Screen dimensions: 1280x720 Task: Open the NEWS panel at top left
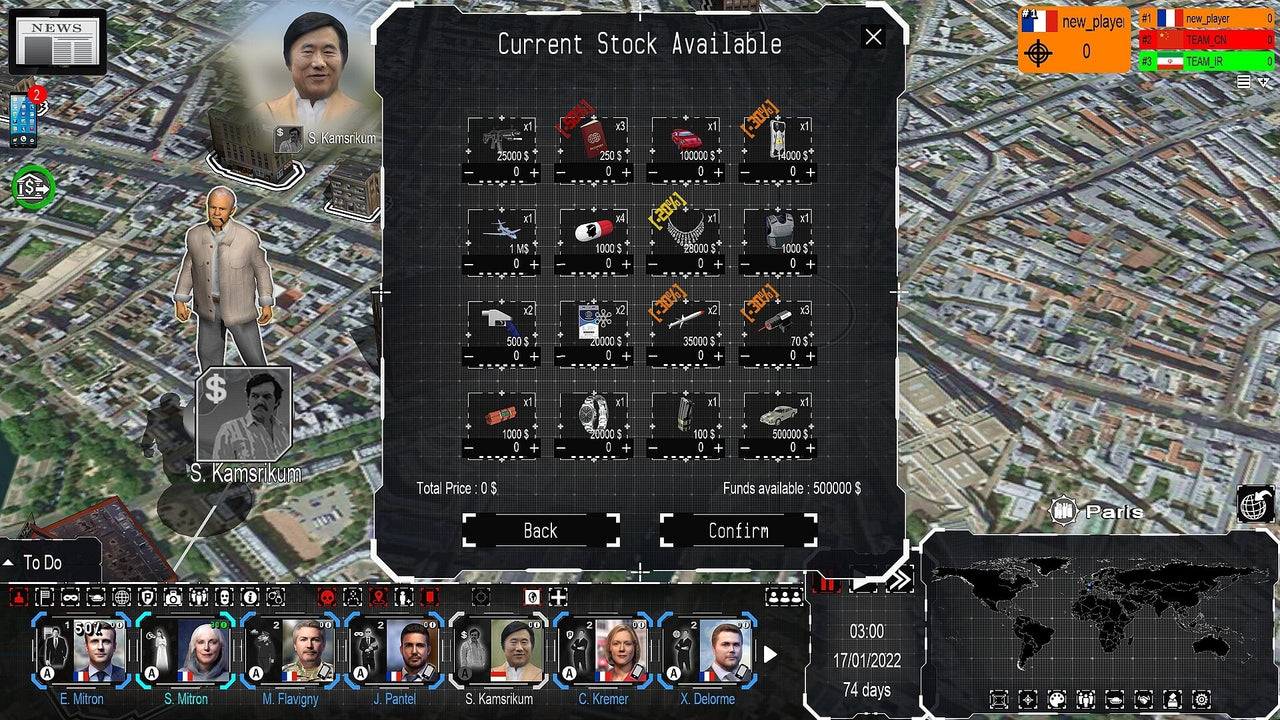tap(58, 40)
